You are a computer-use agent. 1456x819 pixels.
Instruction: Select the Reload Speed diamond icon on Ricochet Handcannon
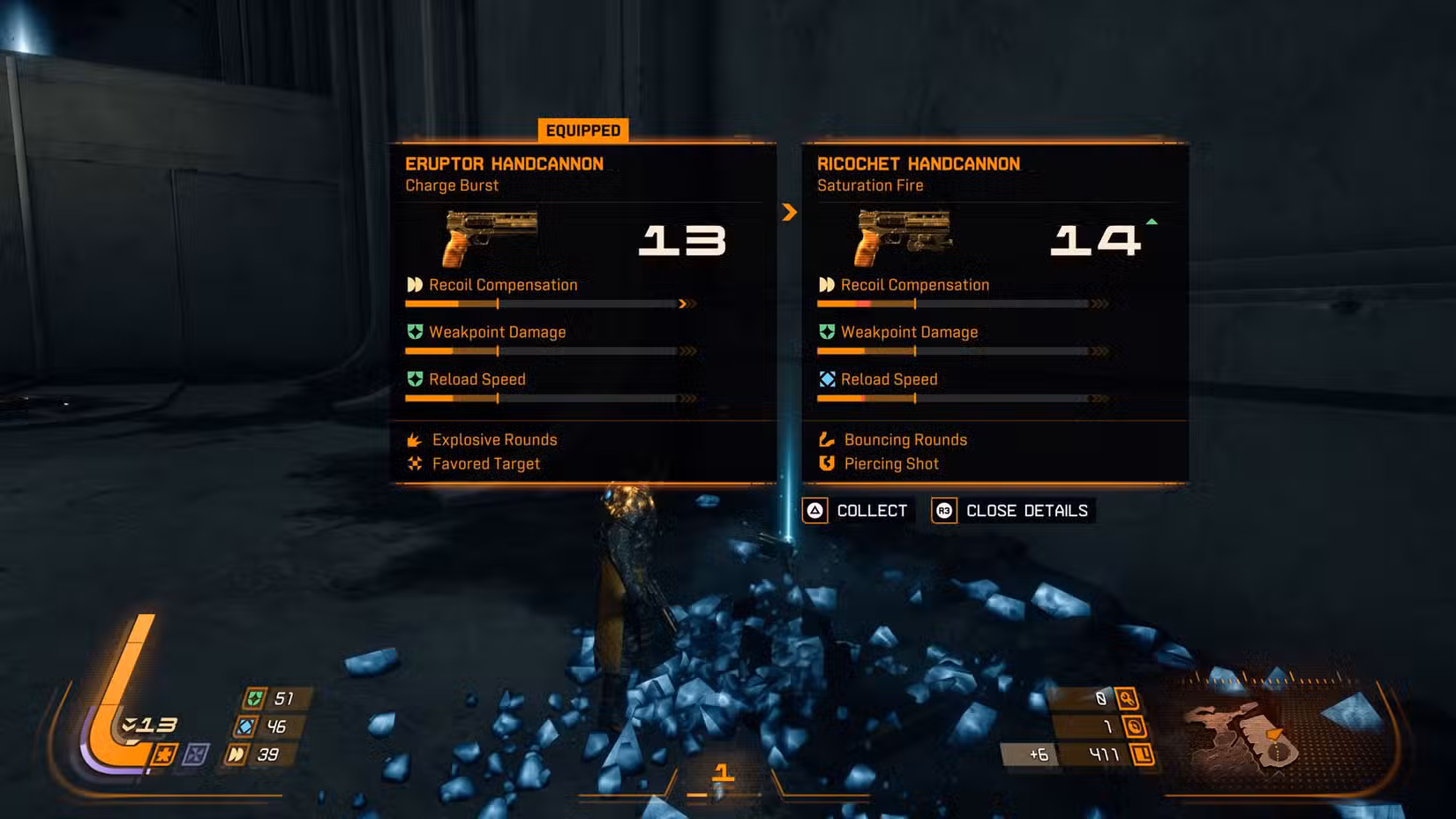[x=827, y=379]
